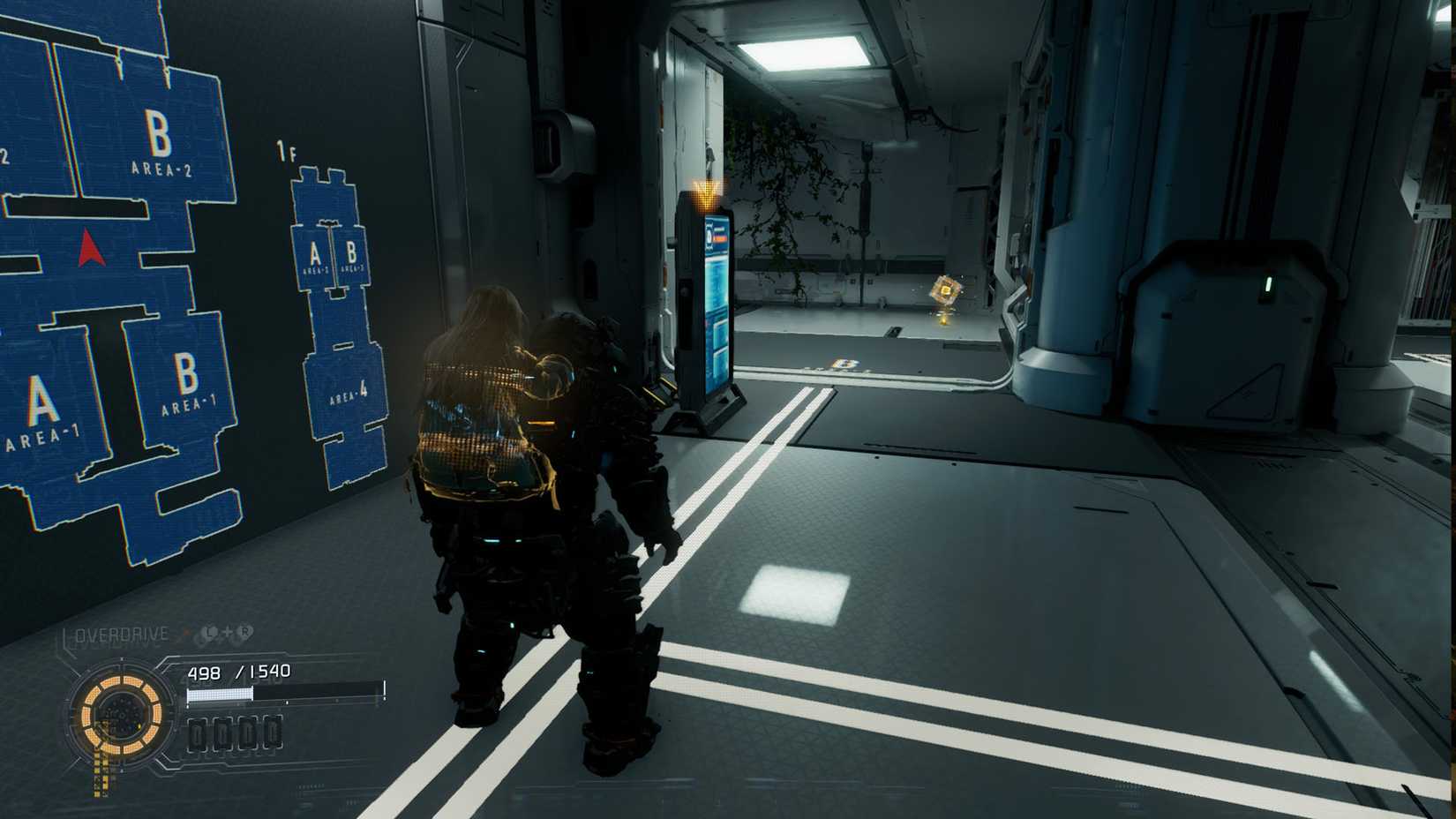Select the R shoulder button prompt icon

(244, 633)
